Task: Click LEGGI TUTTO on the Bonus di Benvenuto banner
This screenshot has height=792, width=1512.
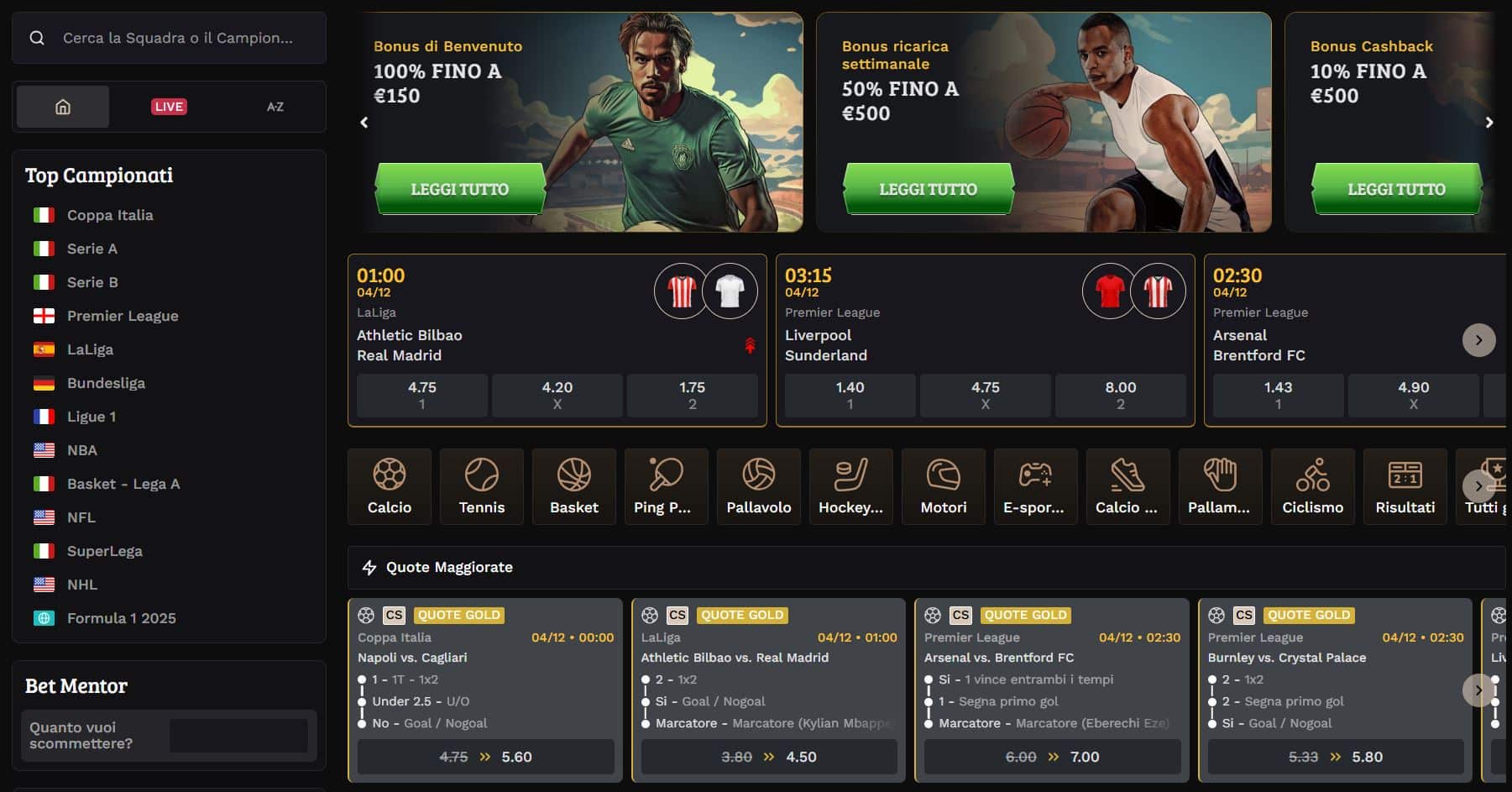Action: [x=460, y=188]
